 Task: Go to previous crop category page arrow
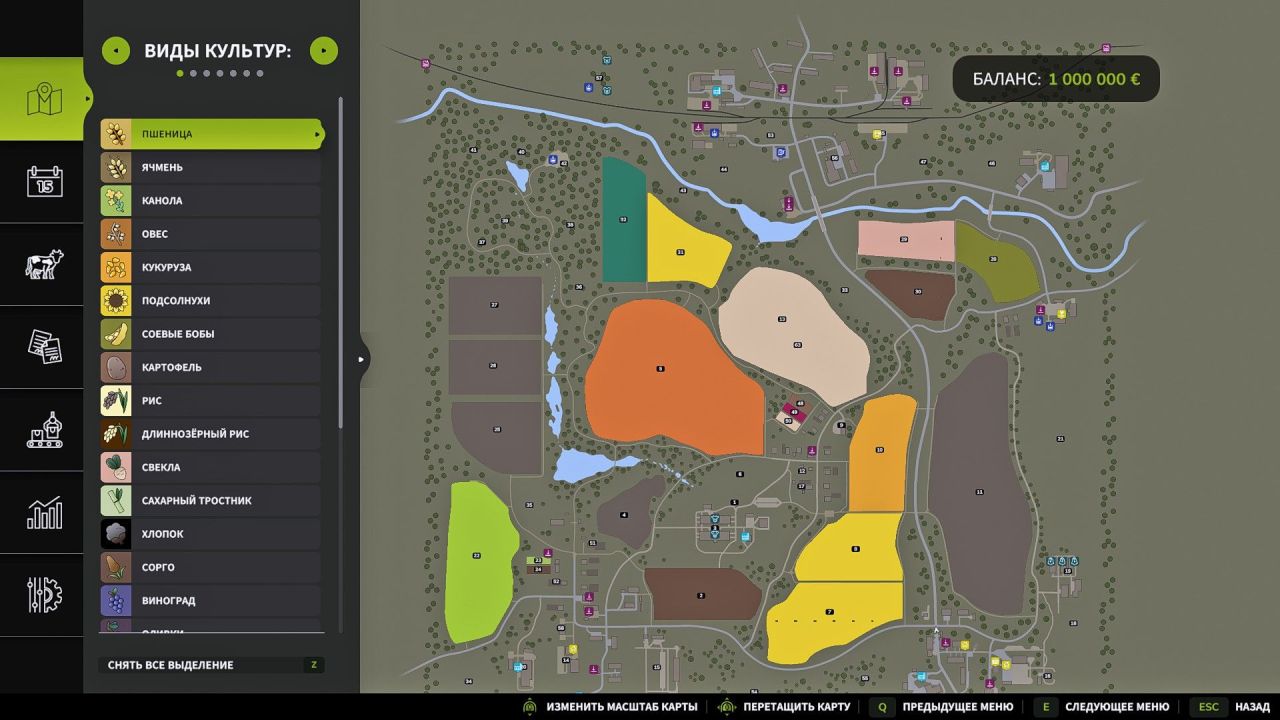[116, 51]
